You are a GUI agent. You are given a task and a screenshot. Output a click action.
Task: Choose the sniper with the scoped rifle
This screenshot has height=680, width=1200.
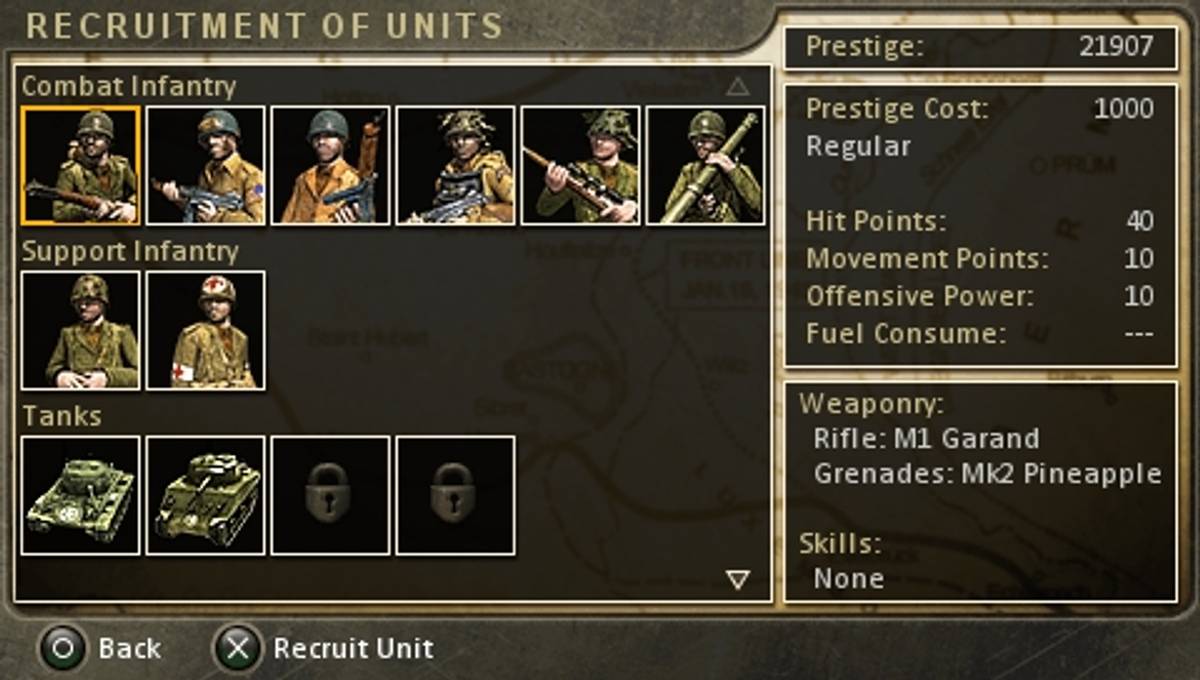[x=581, y=166]
